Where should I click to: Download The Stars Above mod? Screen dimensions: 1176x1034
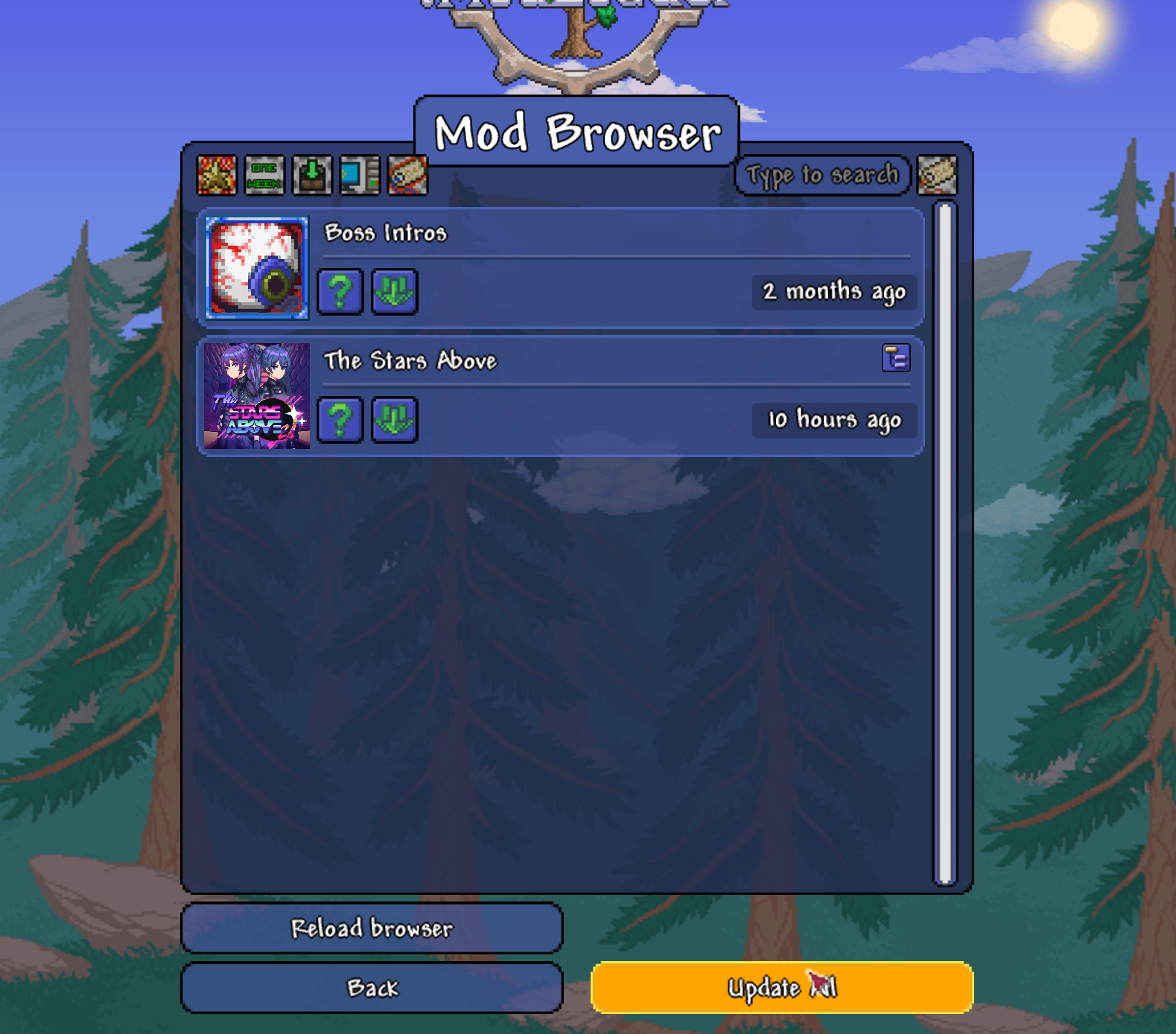394,420
